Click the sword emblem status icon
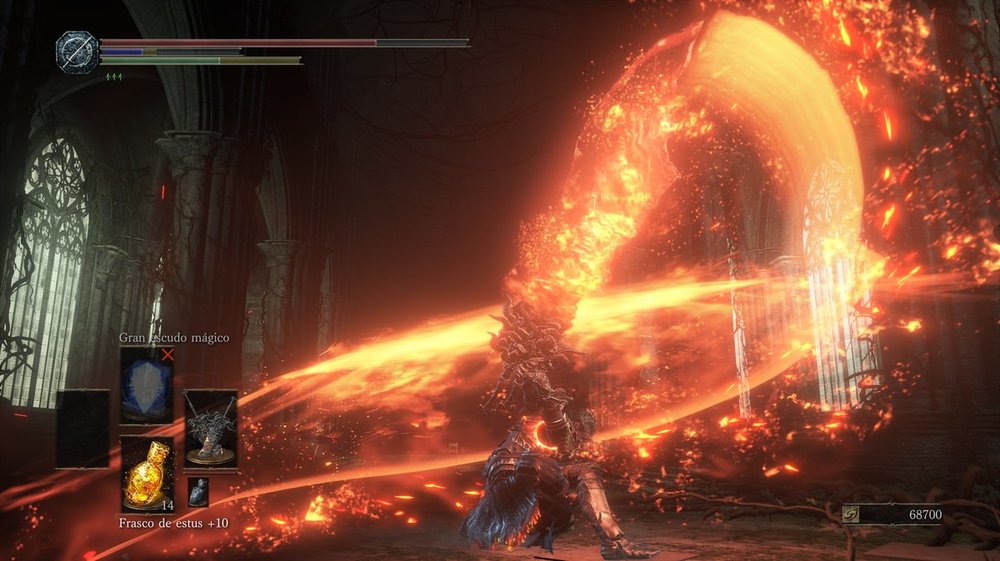1000x561 pixels. [75, 51]
